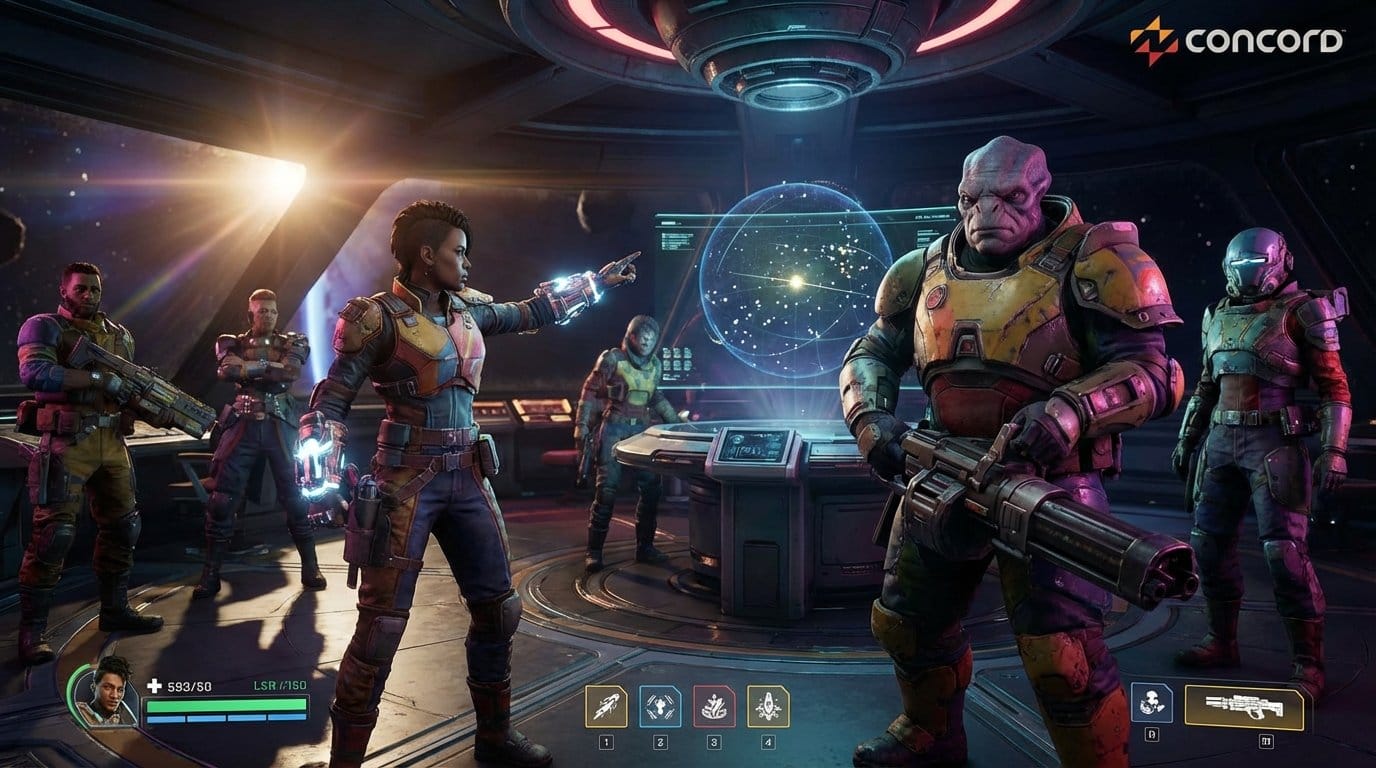
Task: Launch the ultimate ability in slot 4
Action: [x=769, y=705]
